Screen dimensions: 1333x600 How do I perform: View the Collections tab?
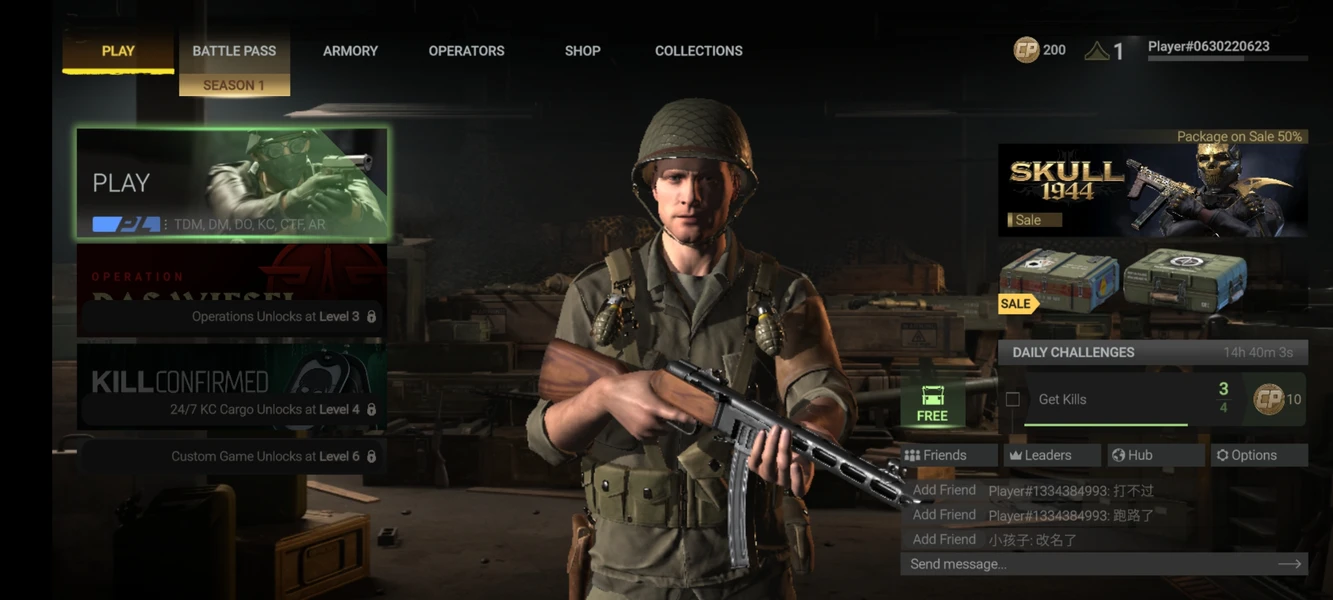pos(698,51)
